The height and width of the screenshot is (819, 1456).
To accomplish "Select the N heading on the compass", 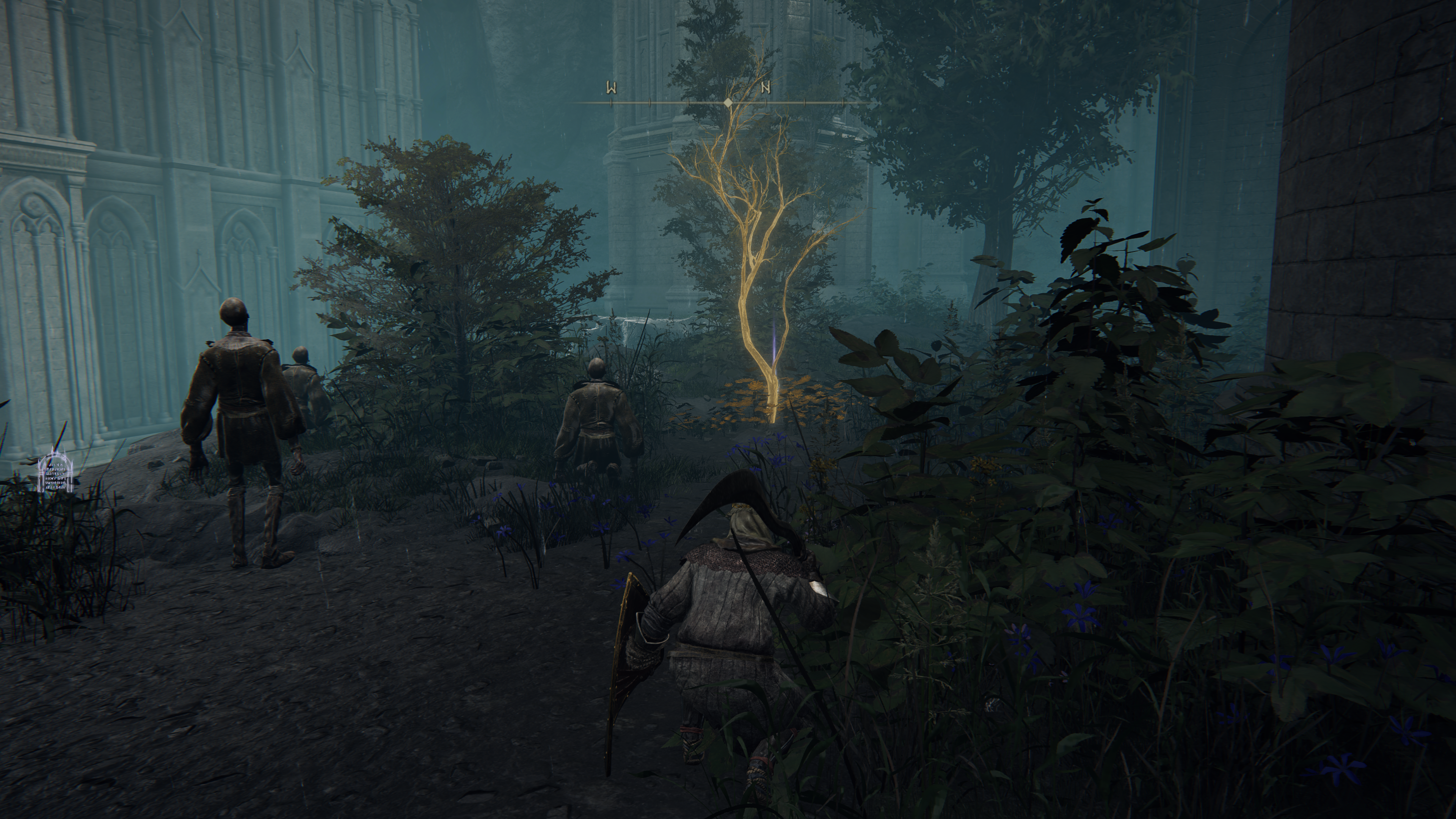I will pos(766,88).
